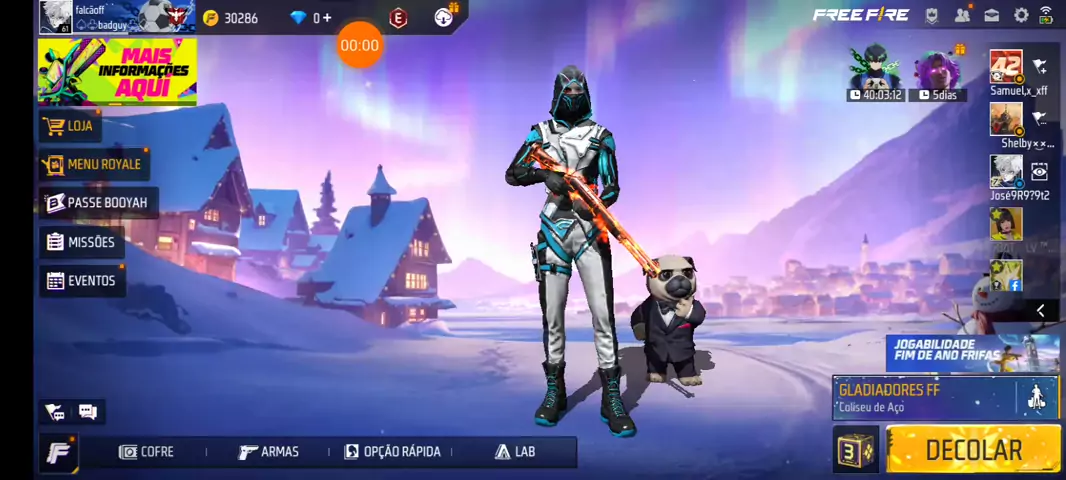This screenshot has width=1066, height=480.
Task: Start the match with DECOLAR button
Action: [972, 449]
